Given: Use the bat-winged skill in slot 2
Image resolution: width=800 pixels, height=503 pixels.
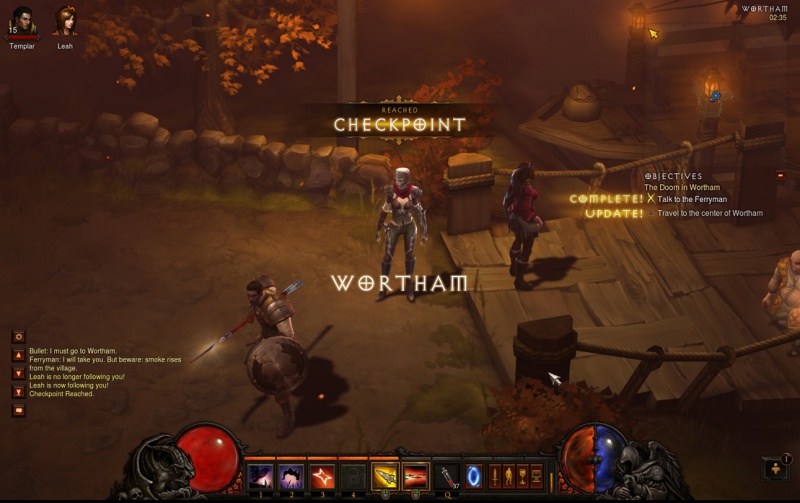Looking at the screenshot, I should click(x=291, y=476).
